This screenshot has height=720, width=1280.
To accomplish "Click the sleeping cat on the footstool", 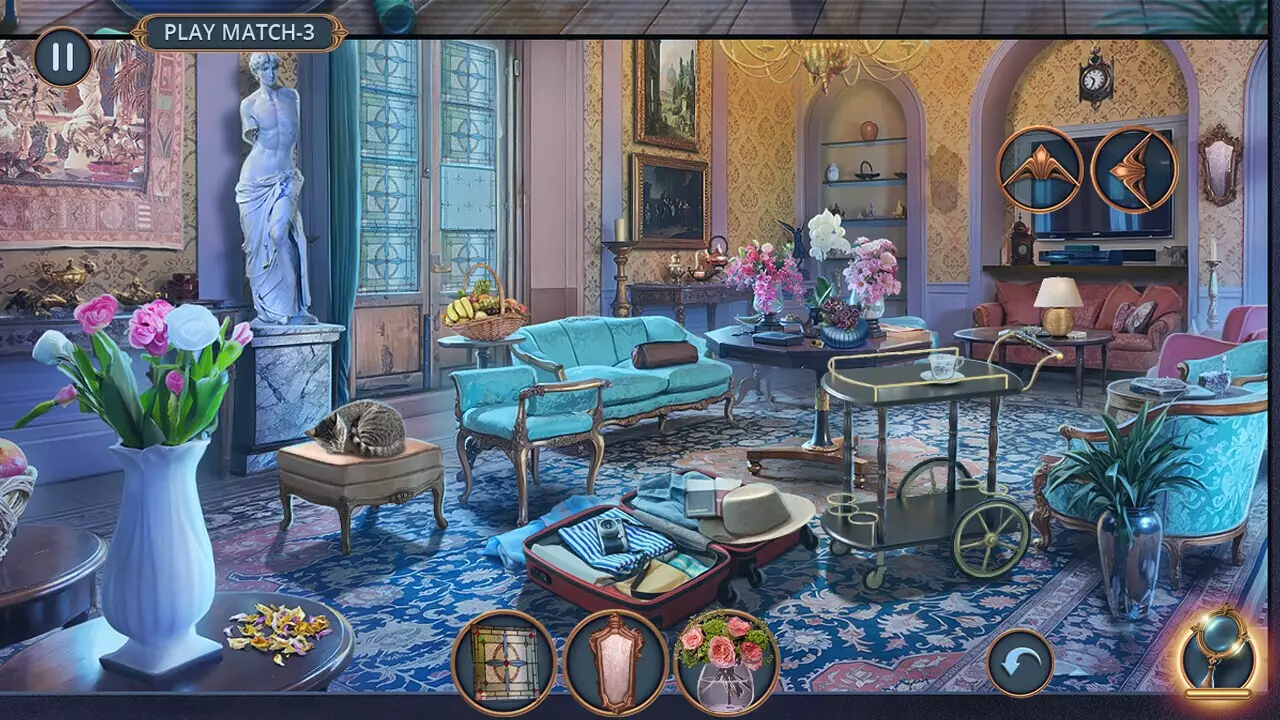I will 362,428.
